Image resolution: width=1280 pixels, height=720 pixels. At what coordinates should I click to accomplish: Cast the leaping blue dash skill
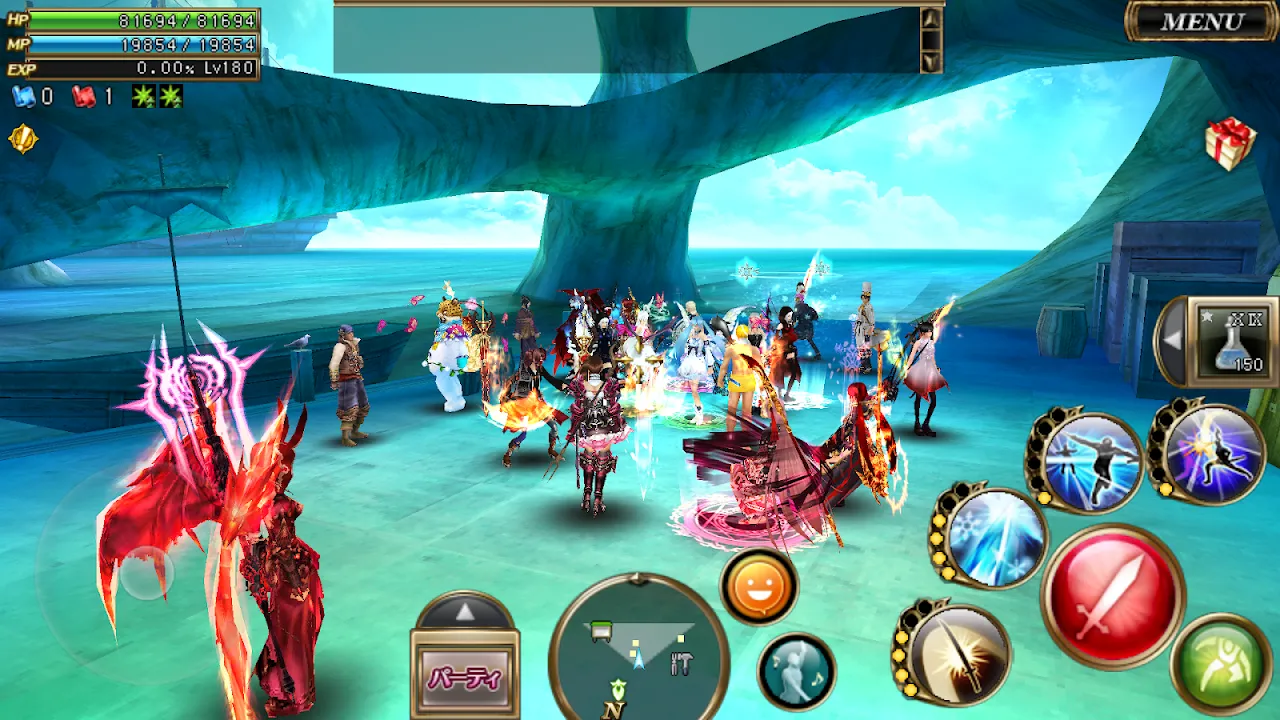coord(1088,462)
